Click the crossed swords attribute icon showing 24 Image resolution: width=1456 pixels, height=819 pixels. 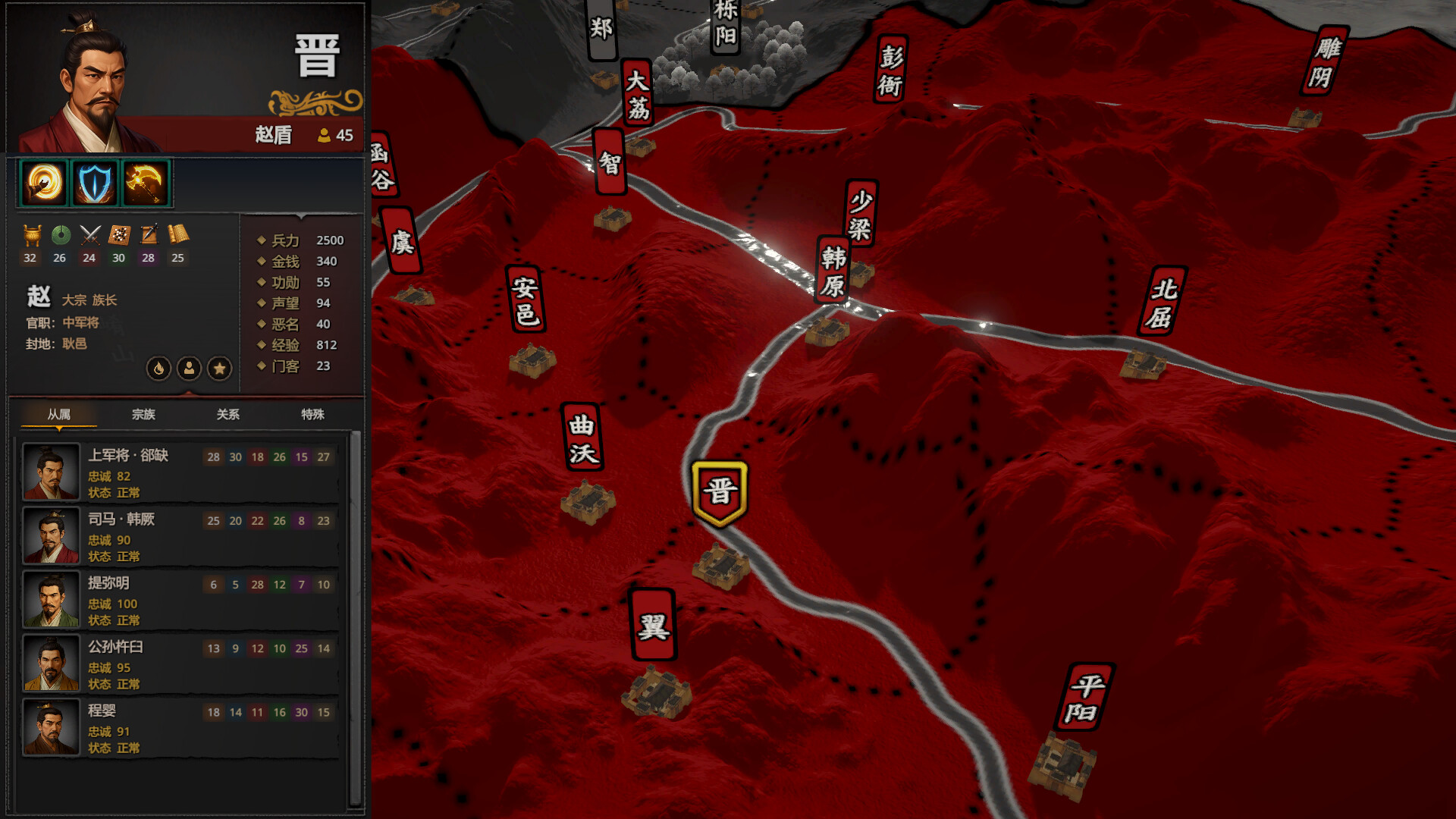(x=89, y=236)
